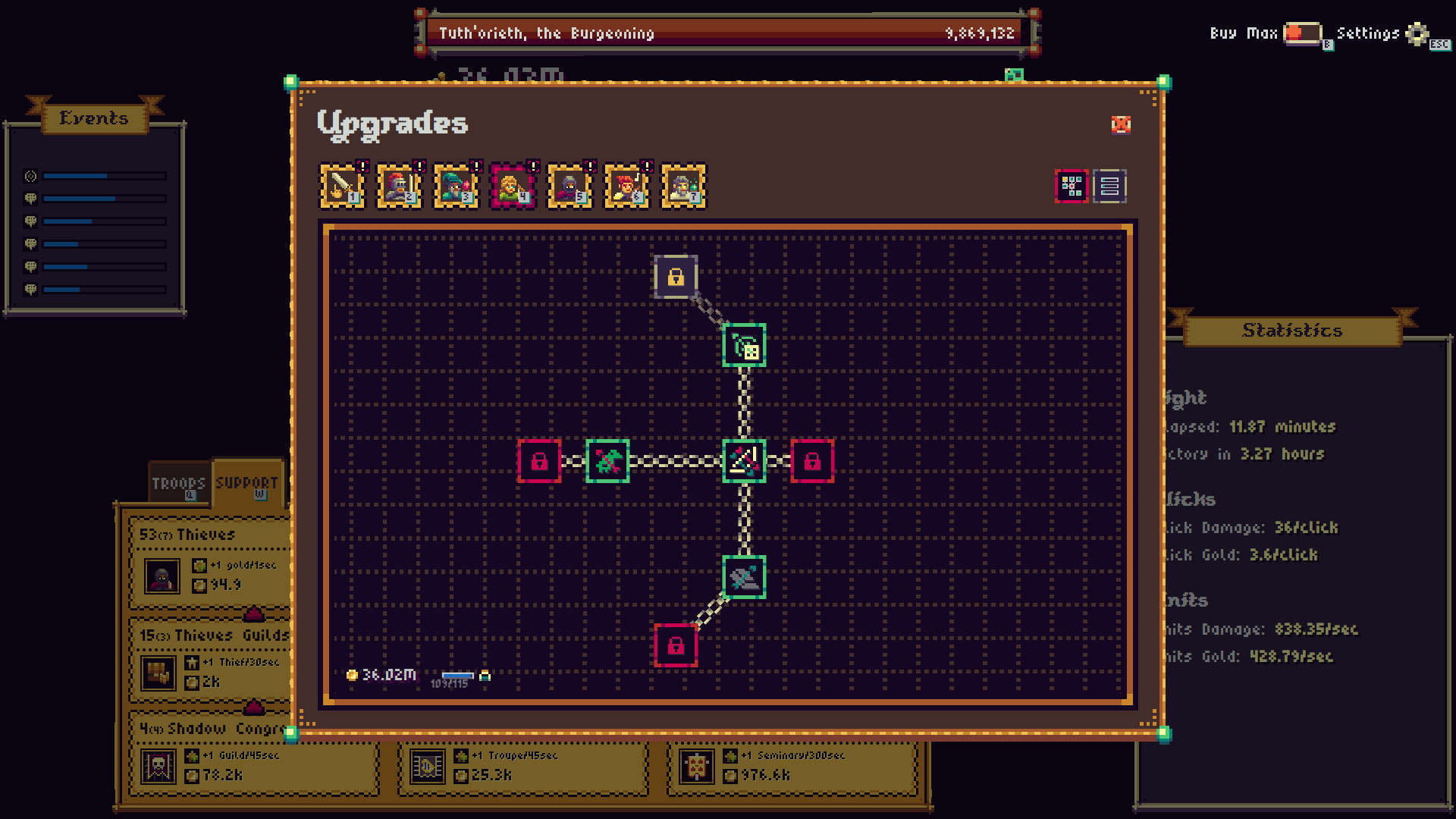This screenshot has width=1456, height=819.
Task: Open the red-haired bard upgrade category
Action: (626, 187)
